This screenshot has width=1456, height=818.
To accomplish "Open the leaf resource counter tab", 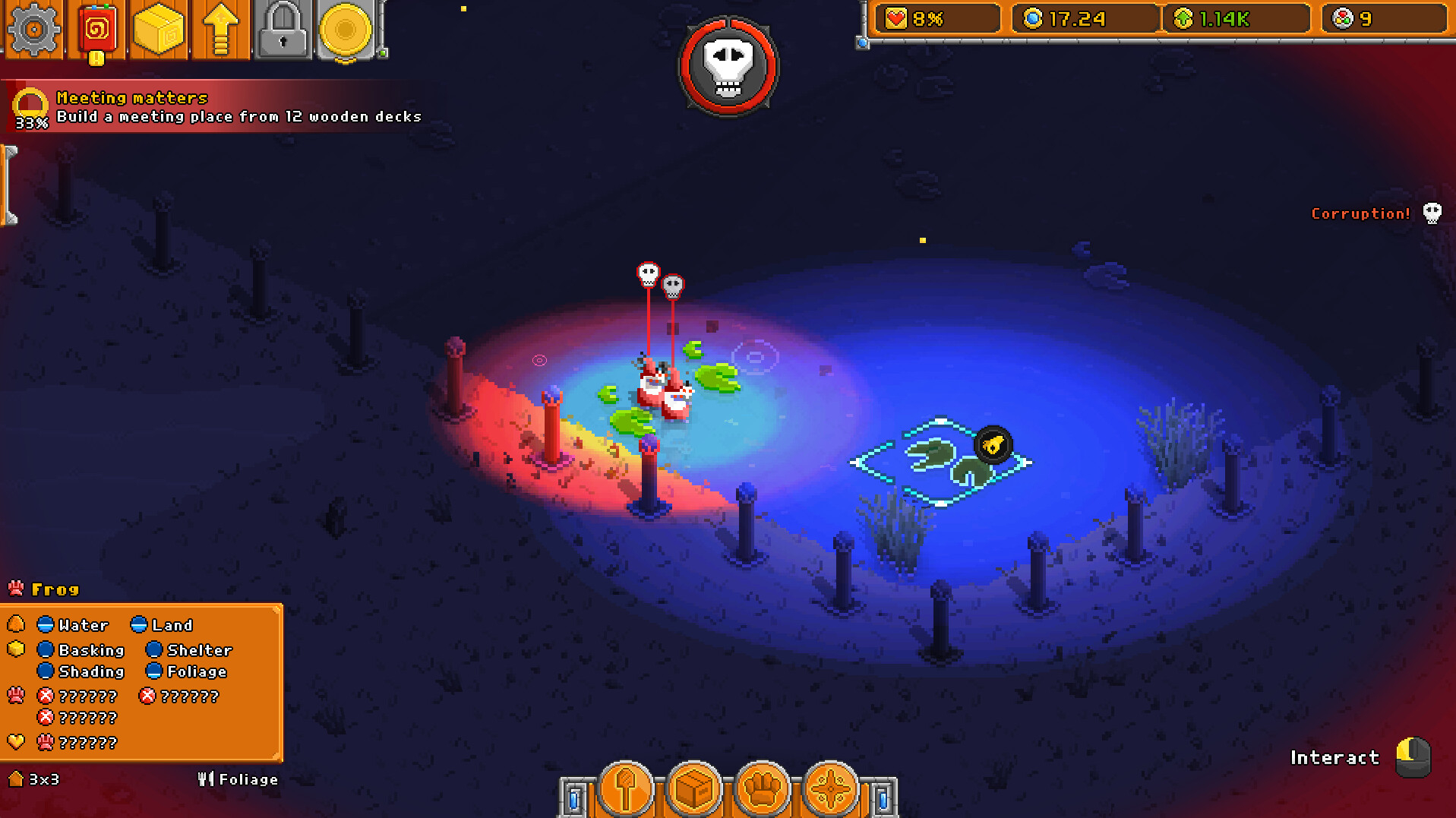I will pos(1236,18).
